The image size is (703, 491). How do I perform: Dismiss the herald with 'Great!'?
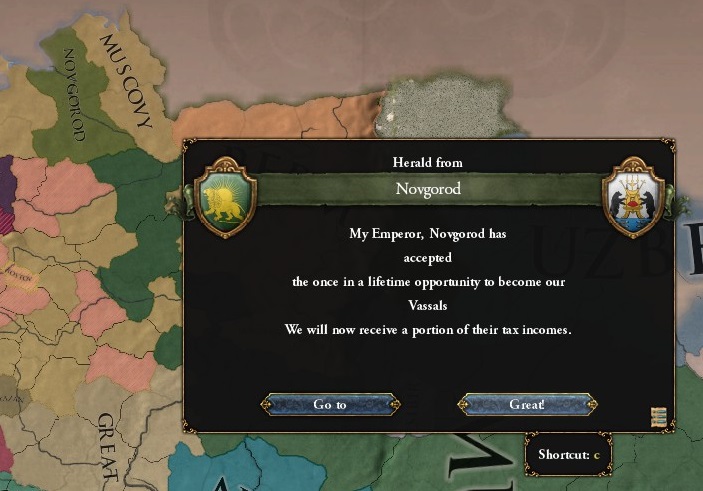click(x=527, y=405)
